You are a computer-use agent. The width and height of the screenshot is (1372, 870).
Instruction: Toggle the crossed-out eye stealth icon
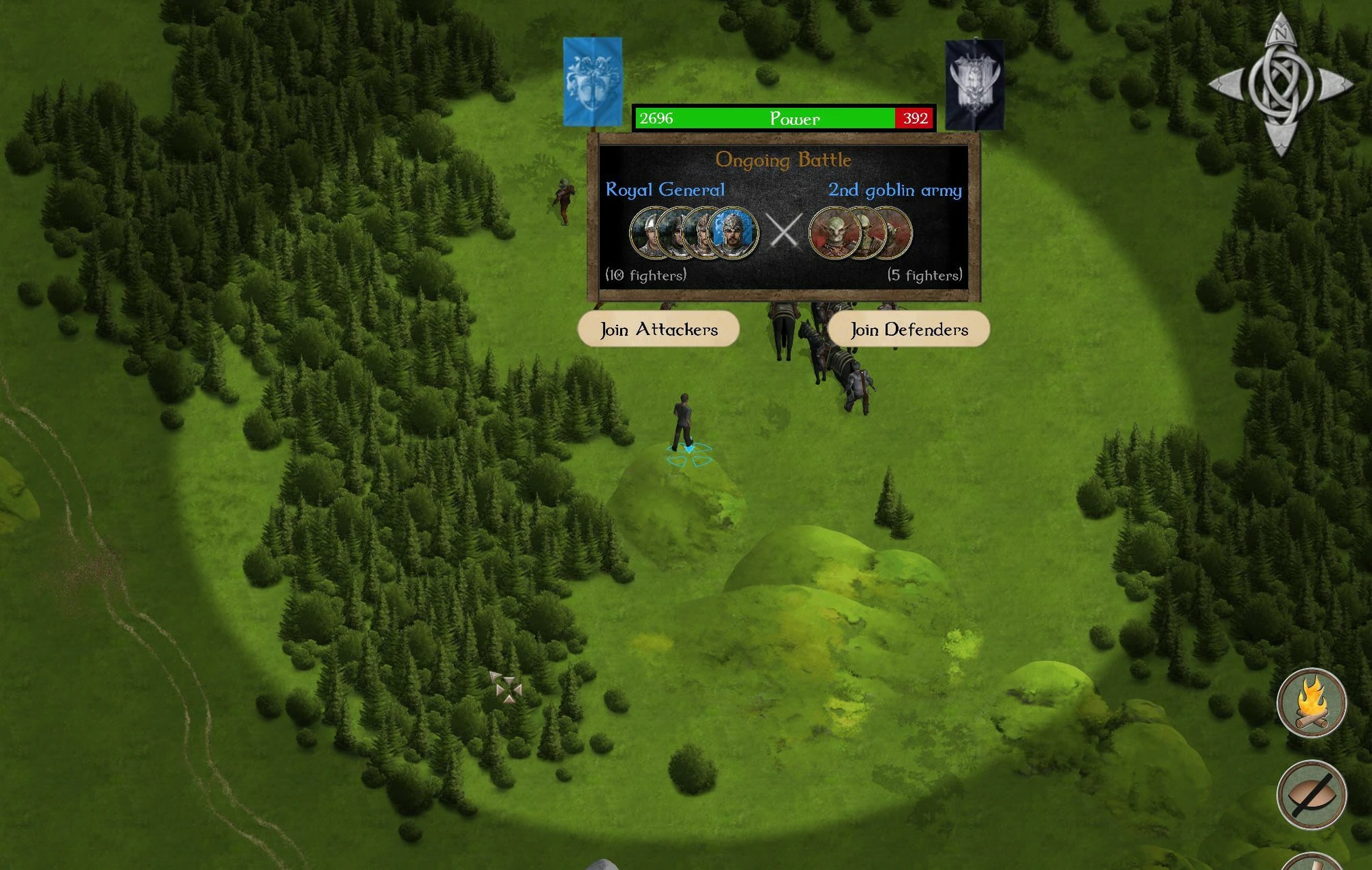(x=1311, y=794)
